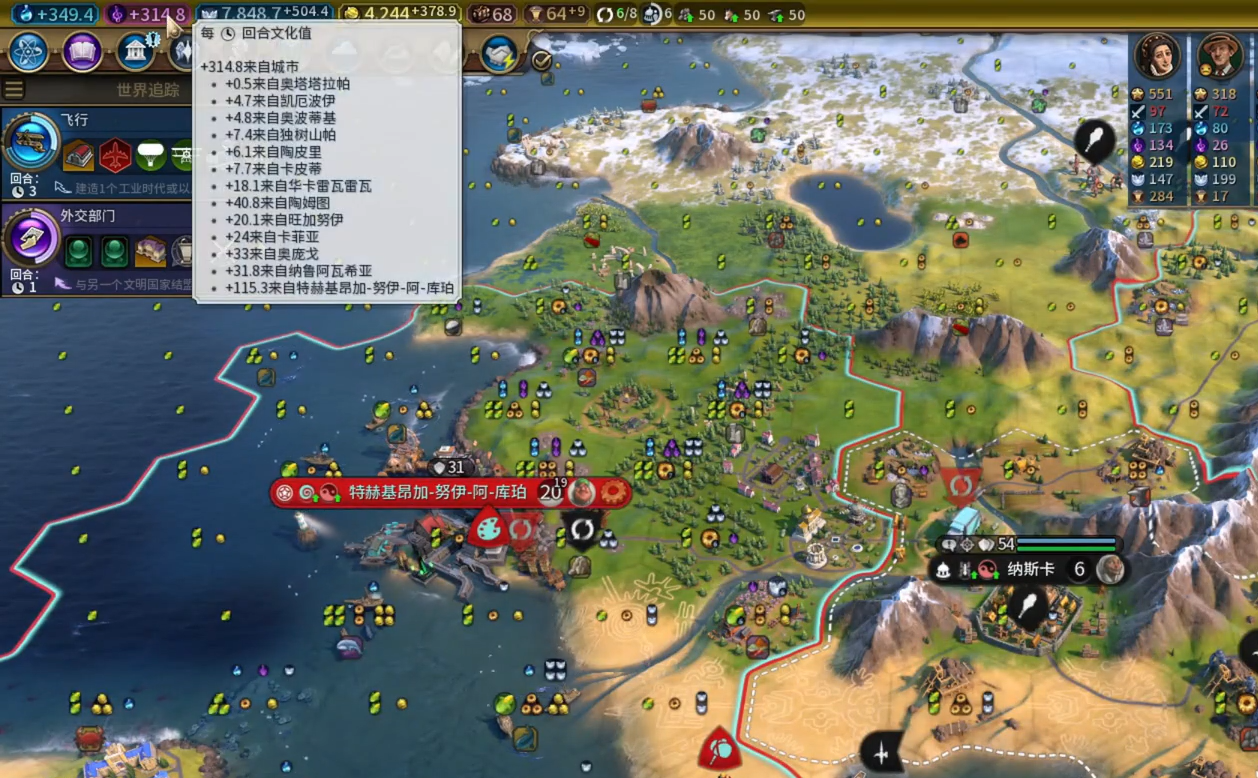
Task: Select the 纳斯卡 city banner
Action: pyautogui.click(x=1030, y=570)
